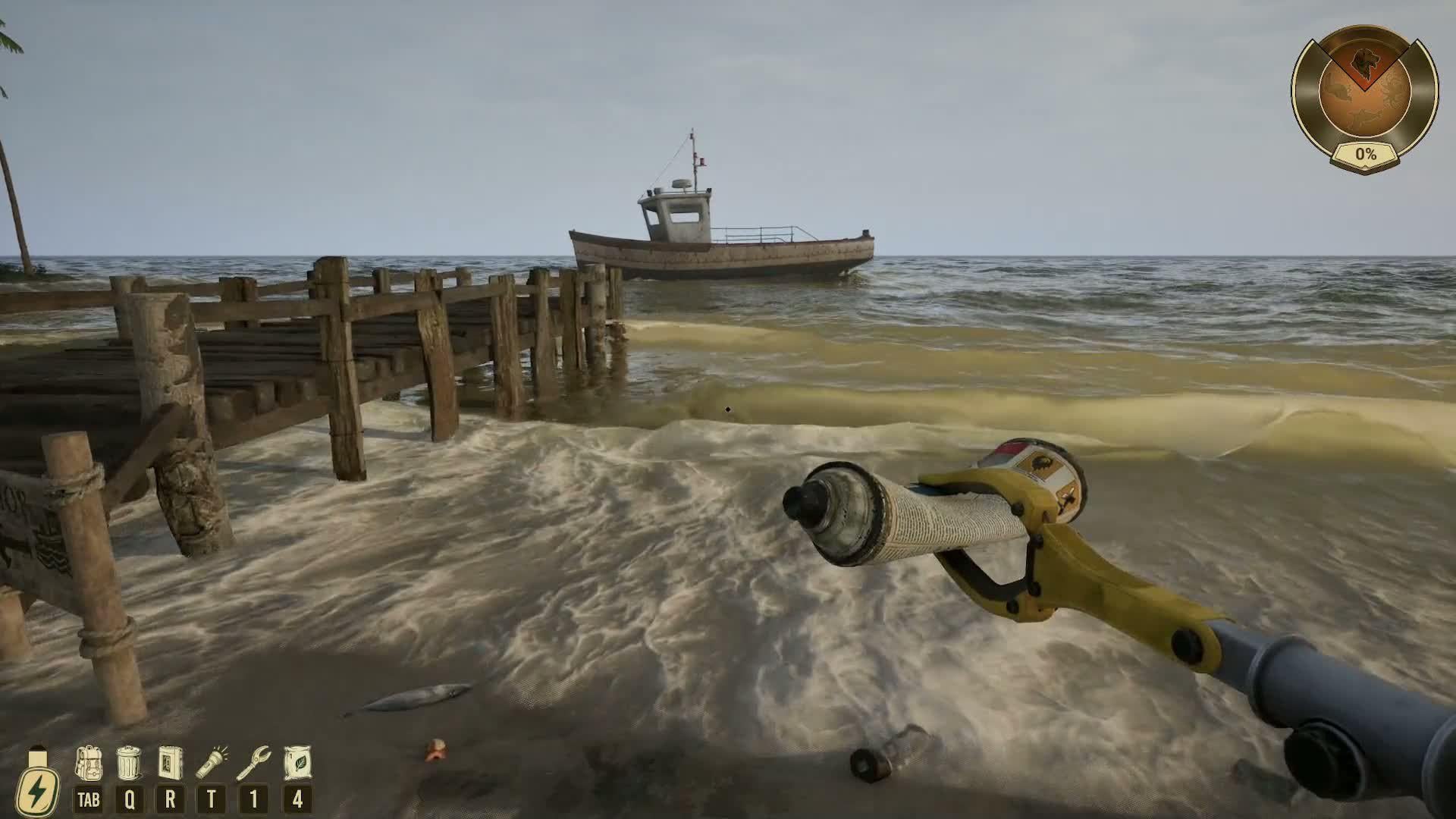Select the trash can icon

(x=129, y=763)
